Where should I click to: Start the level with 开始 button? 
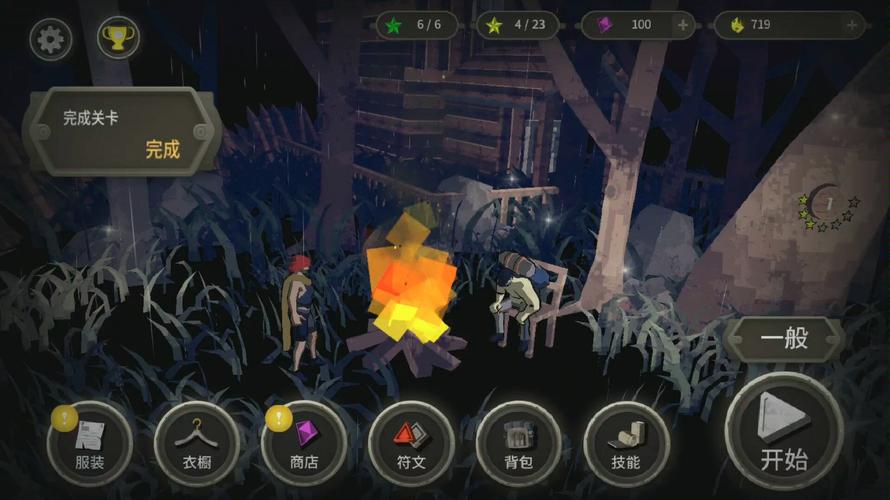click(x=784, y=431)
